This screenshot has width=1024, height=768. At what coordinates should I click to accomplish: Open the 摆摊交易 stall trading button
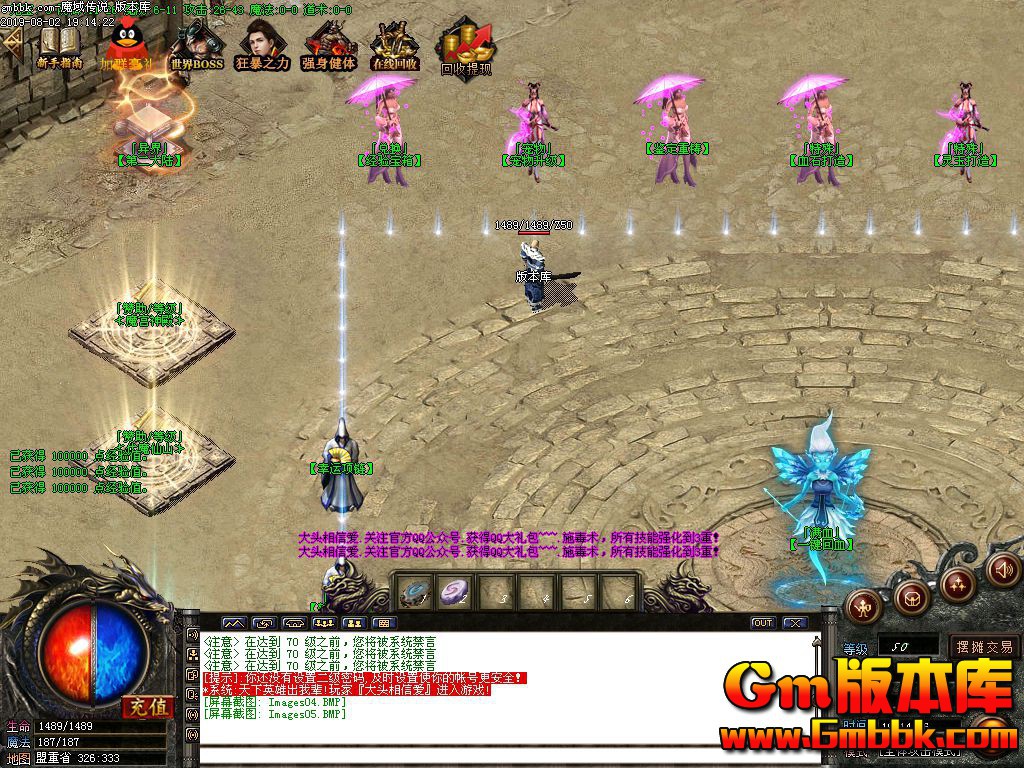984,647
